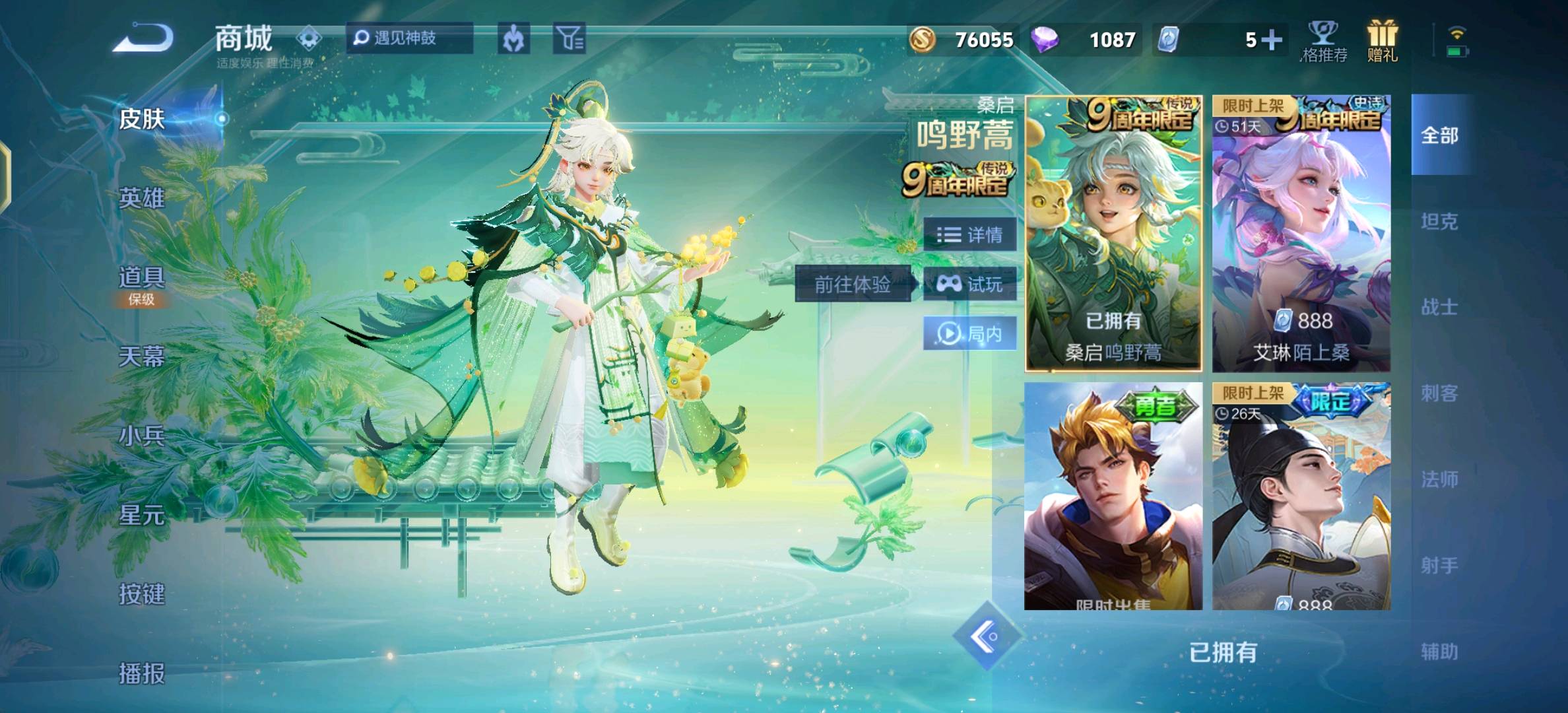
Task: Tap the blue shield icon near search
Action: pos(516,40)
